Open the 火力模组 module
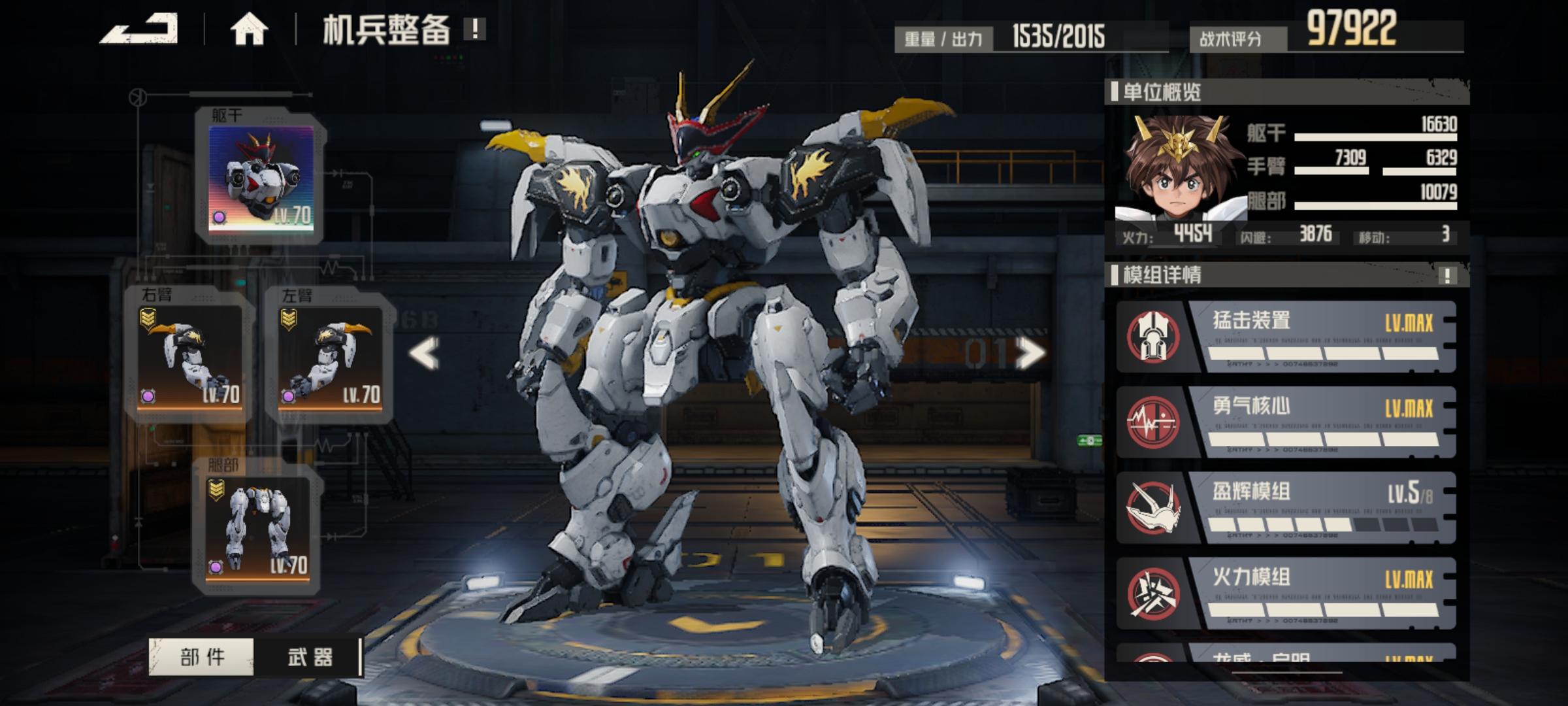 pyautogui.click(x=1286, y=594)
